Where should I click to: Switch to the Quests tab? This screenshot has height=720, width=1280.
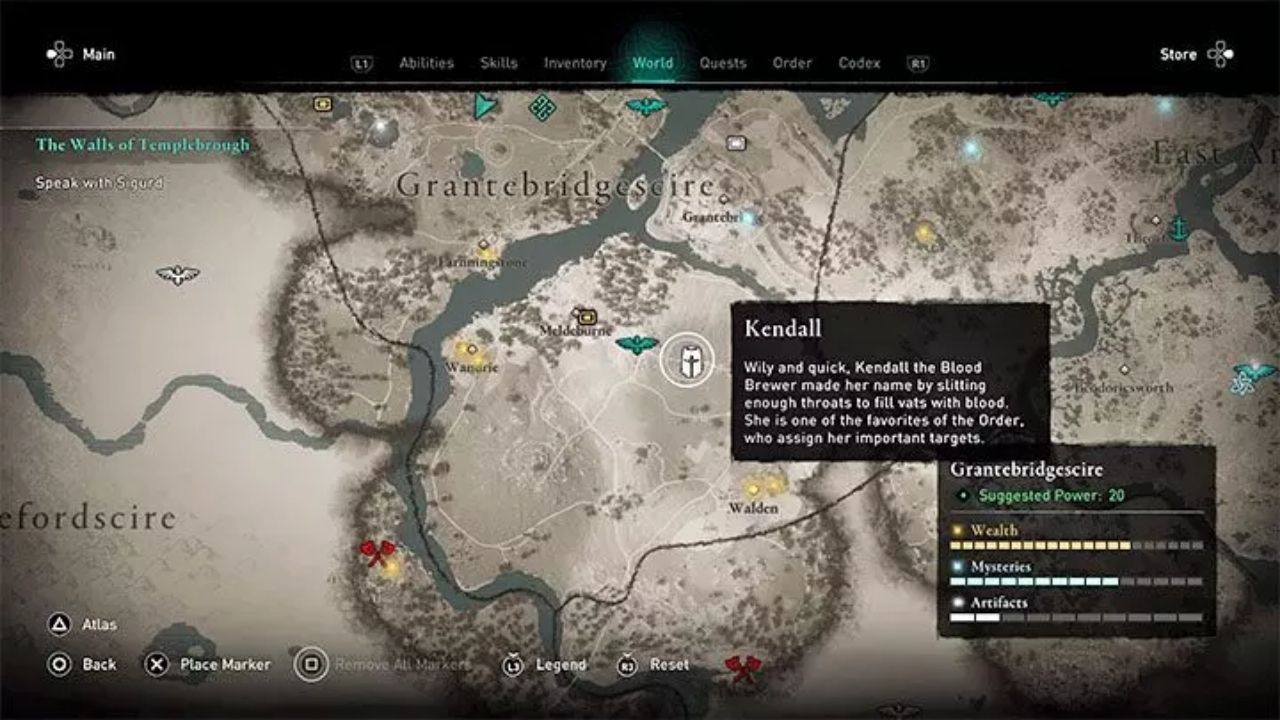(x=723, y=62)
